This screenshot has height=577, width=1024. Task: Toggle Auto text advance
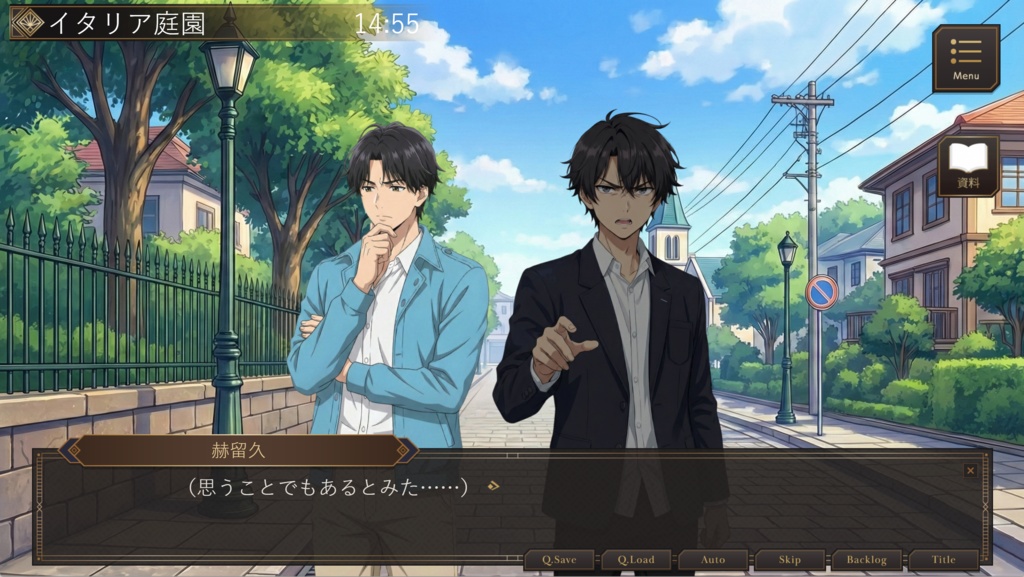click(712, 560)
